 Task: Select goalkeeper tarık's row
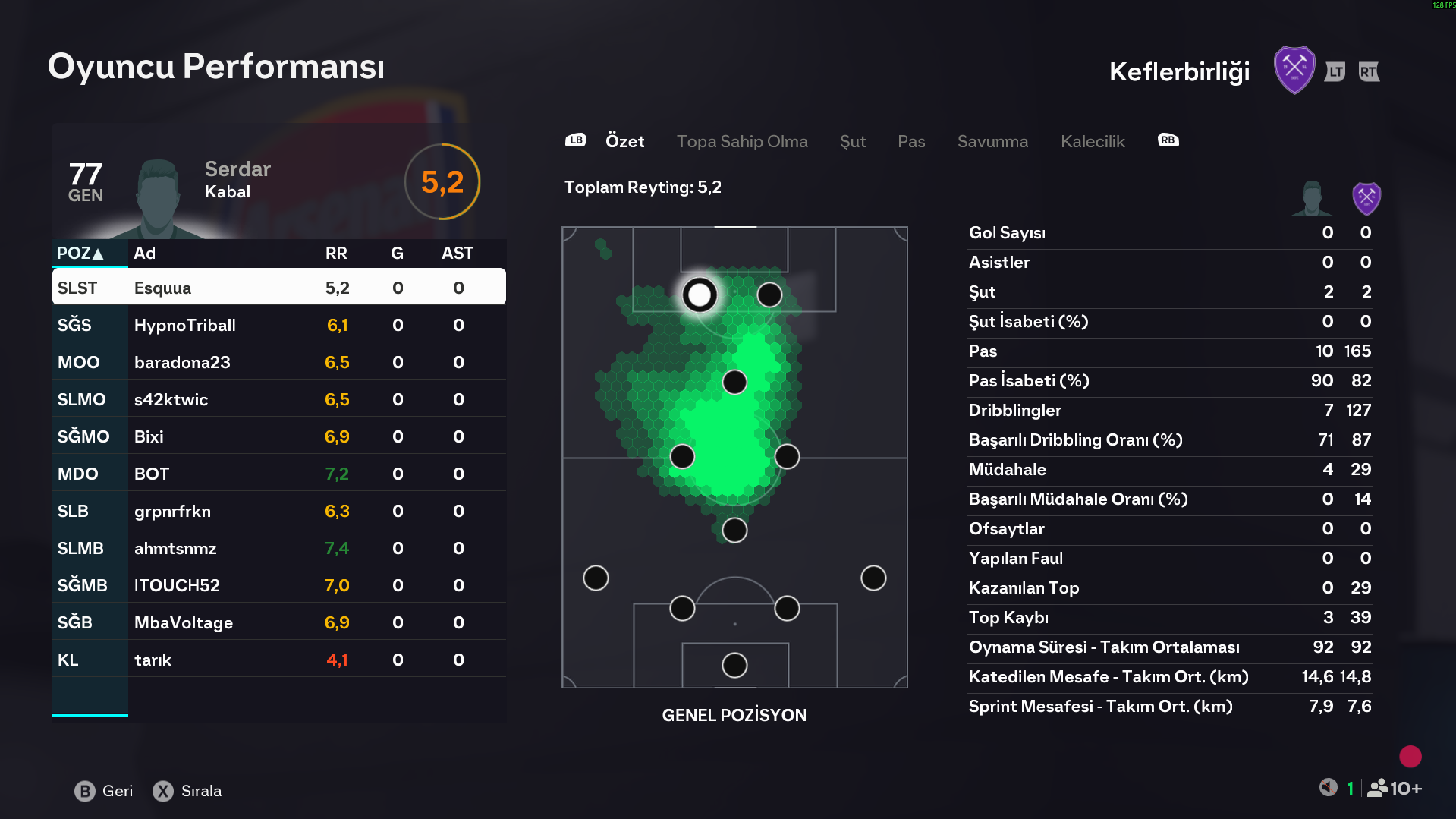278,660
